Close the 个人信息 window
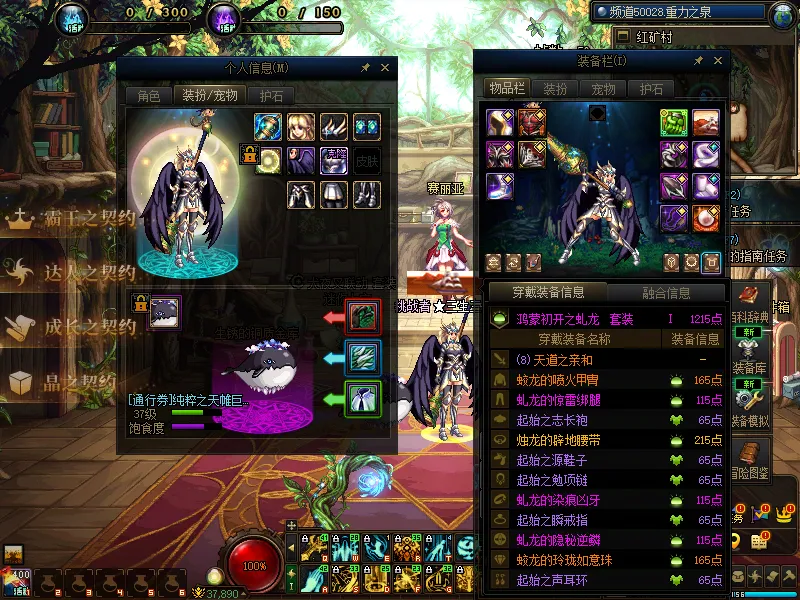Image resolution: width=800 pixels, height=600 pixels. (x=385, y=68)
